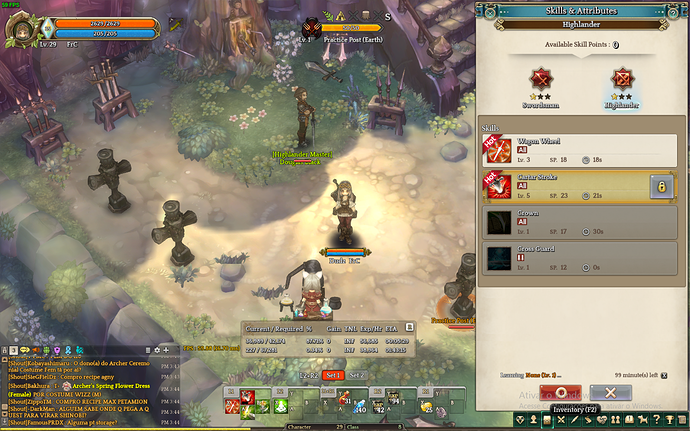Open the Skills window help question mark
Screen dimensions: 690x431
tap(674, 12)
